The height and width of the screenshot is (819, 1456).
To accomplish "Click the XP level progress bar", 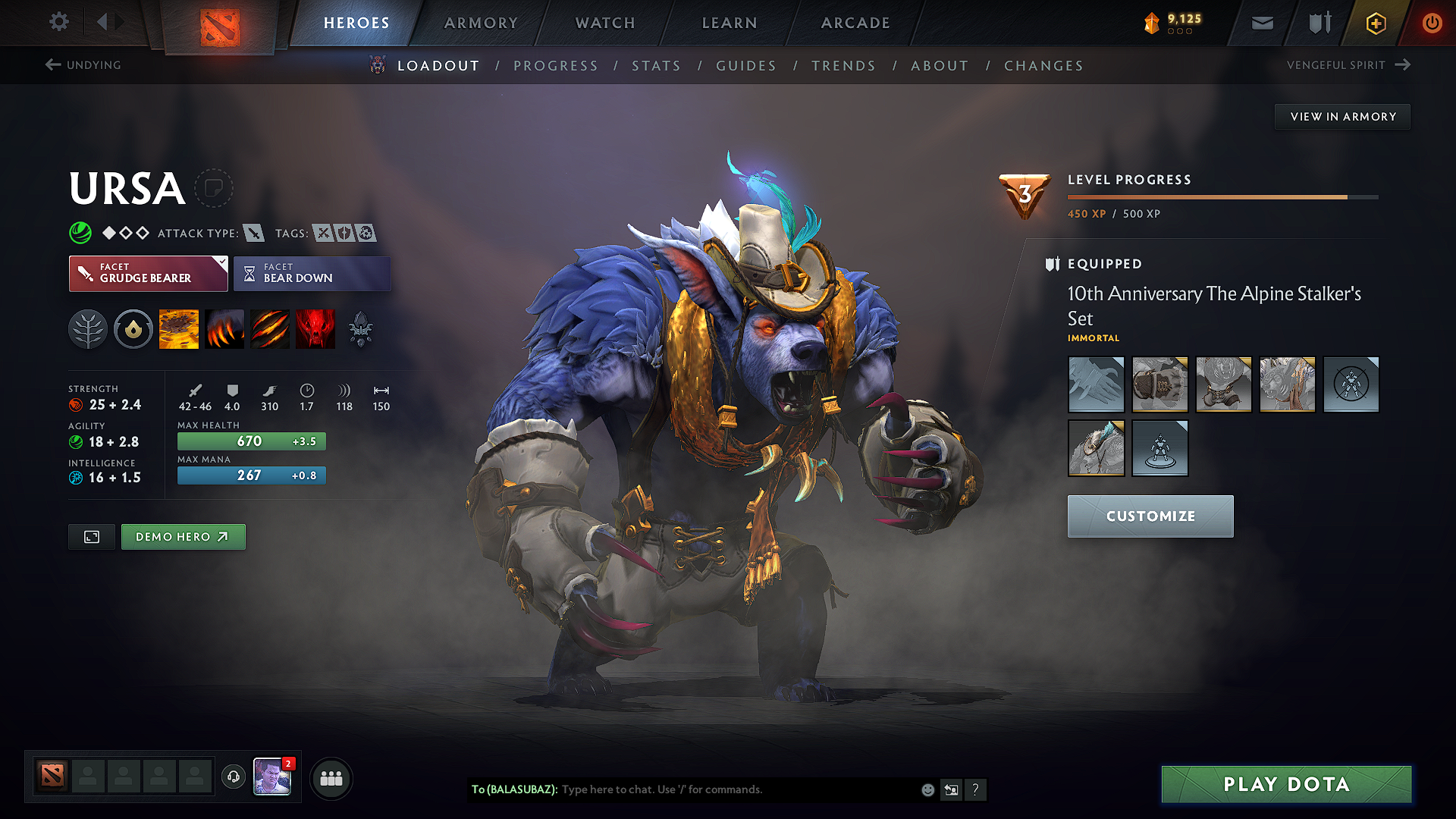I will pyautogui.click(x=1221, y=196).
